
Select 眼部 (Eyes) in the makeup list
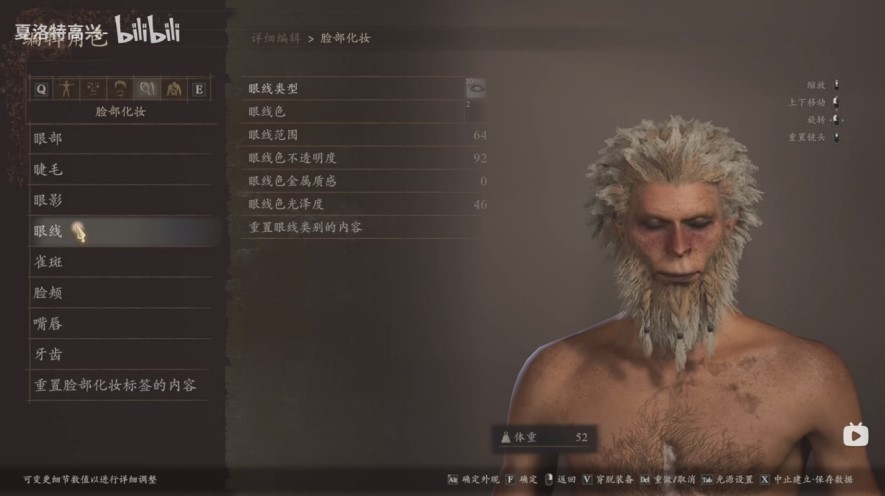(48, 138)
